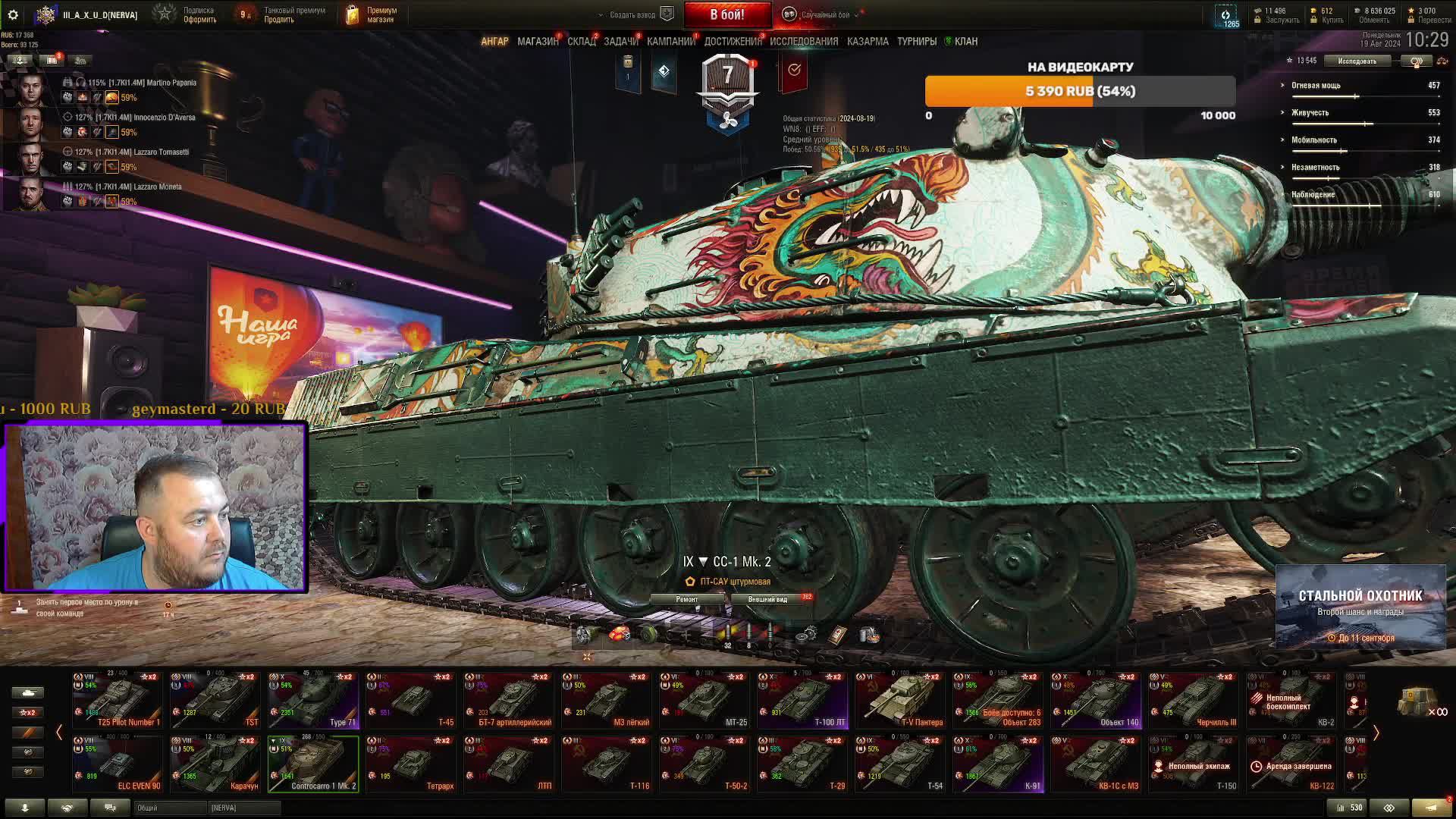Screen dimensions: 1456x819
Task: Start a battle with the В бой! button
Action: pyautogui.click(x=726, y=14)
